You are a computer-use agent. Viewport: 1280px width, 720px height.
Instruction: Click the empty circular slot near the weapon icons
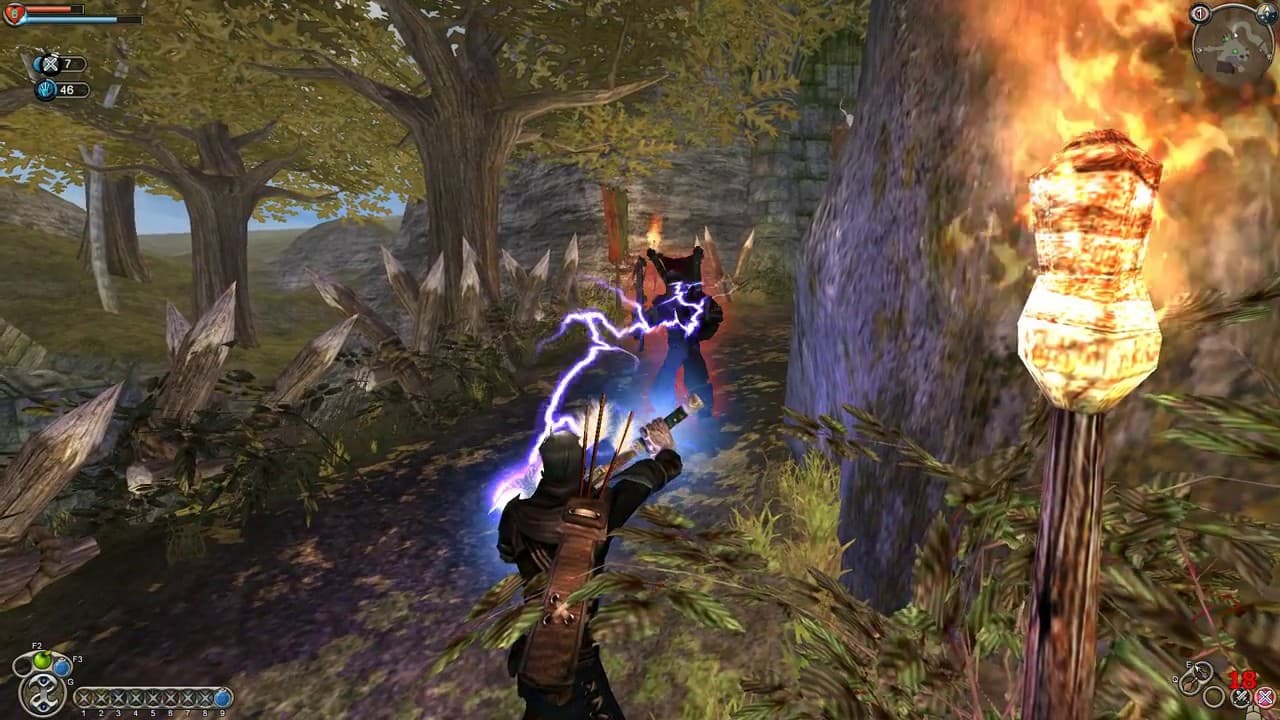pos(1213,696)
